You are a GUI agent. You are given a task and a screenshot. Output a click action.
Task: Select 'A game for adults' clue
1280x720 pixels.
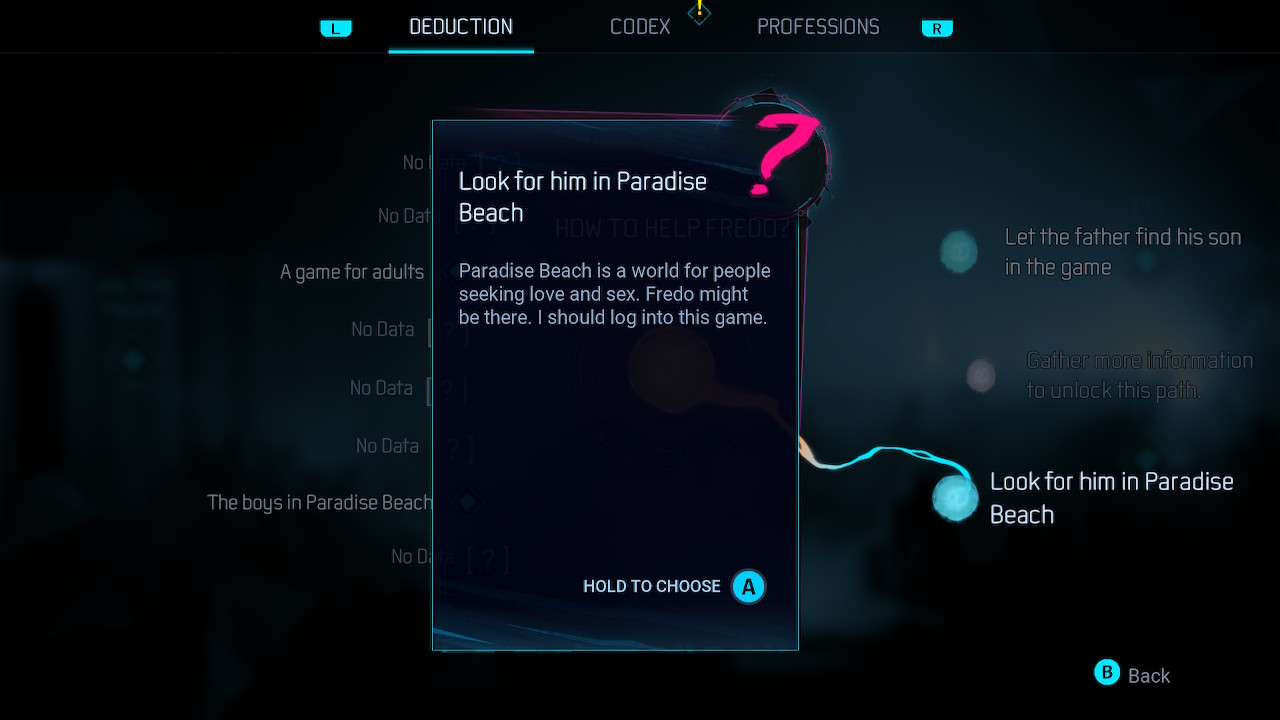(352, 272)
